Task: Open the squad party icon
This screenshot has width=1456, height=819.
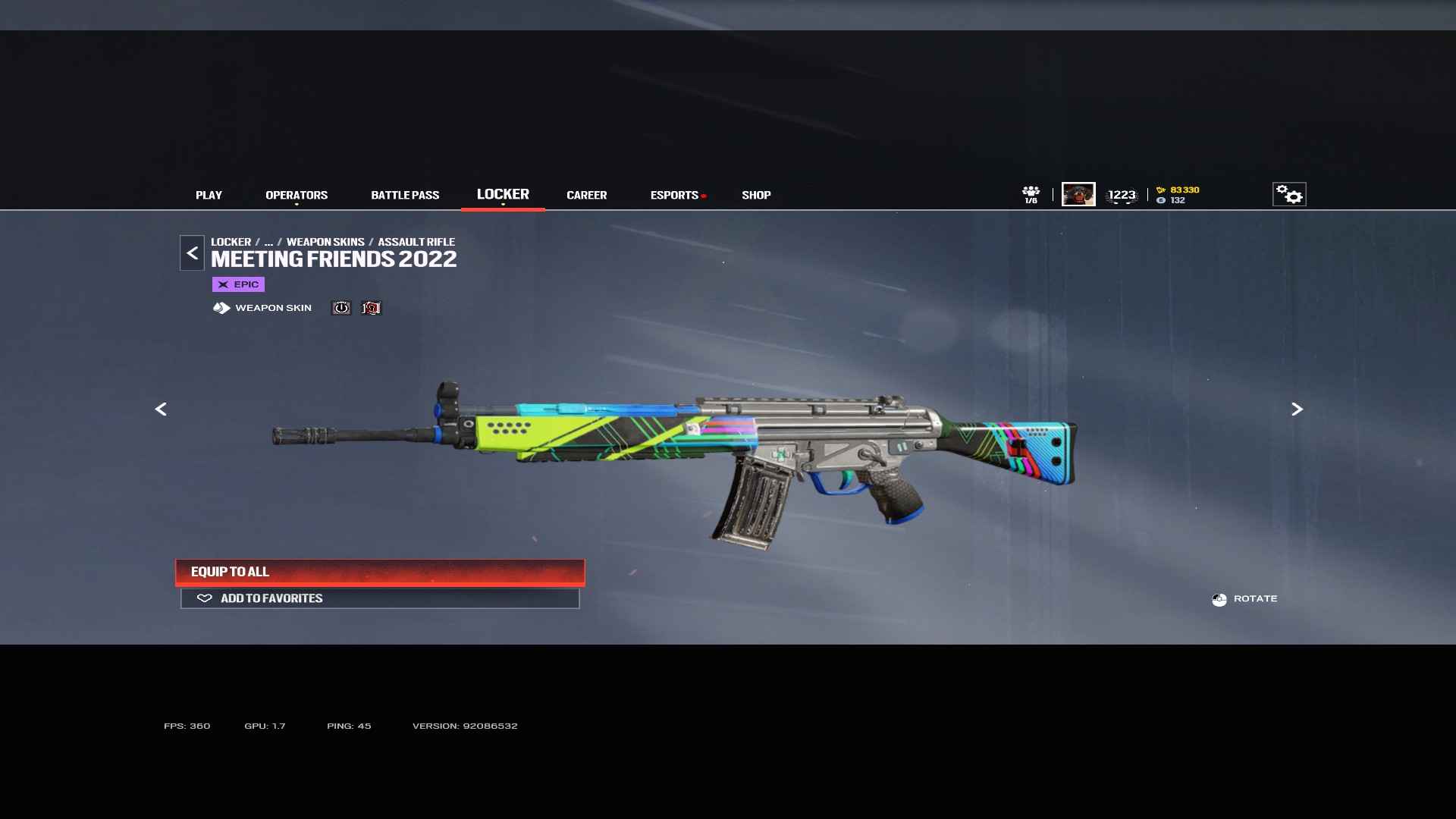Action: point(1031,194)
